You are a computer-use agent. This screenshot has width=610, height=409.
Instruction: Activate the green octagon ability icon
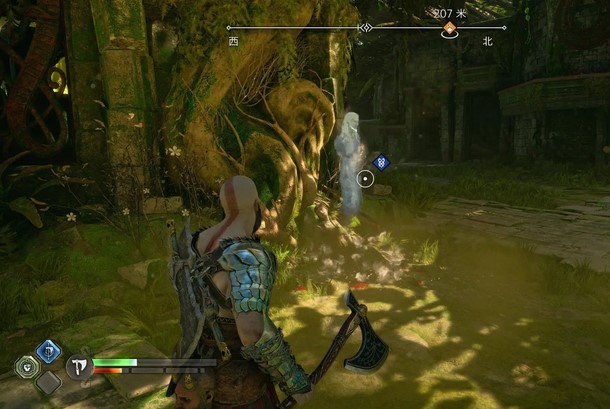point(27,366)
